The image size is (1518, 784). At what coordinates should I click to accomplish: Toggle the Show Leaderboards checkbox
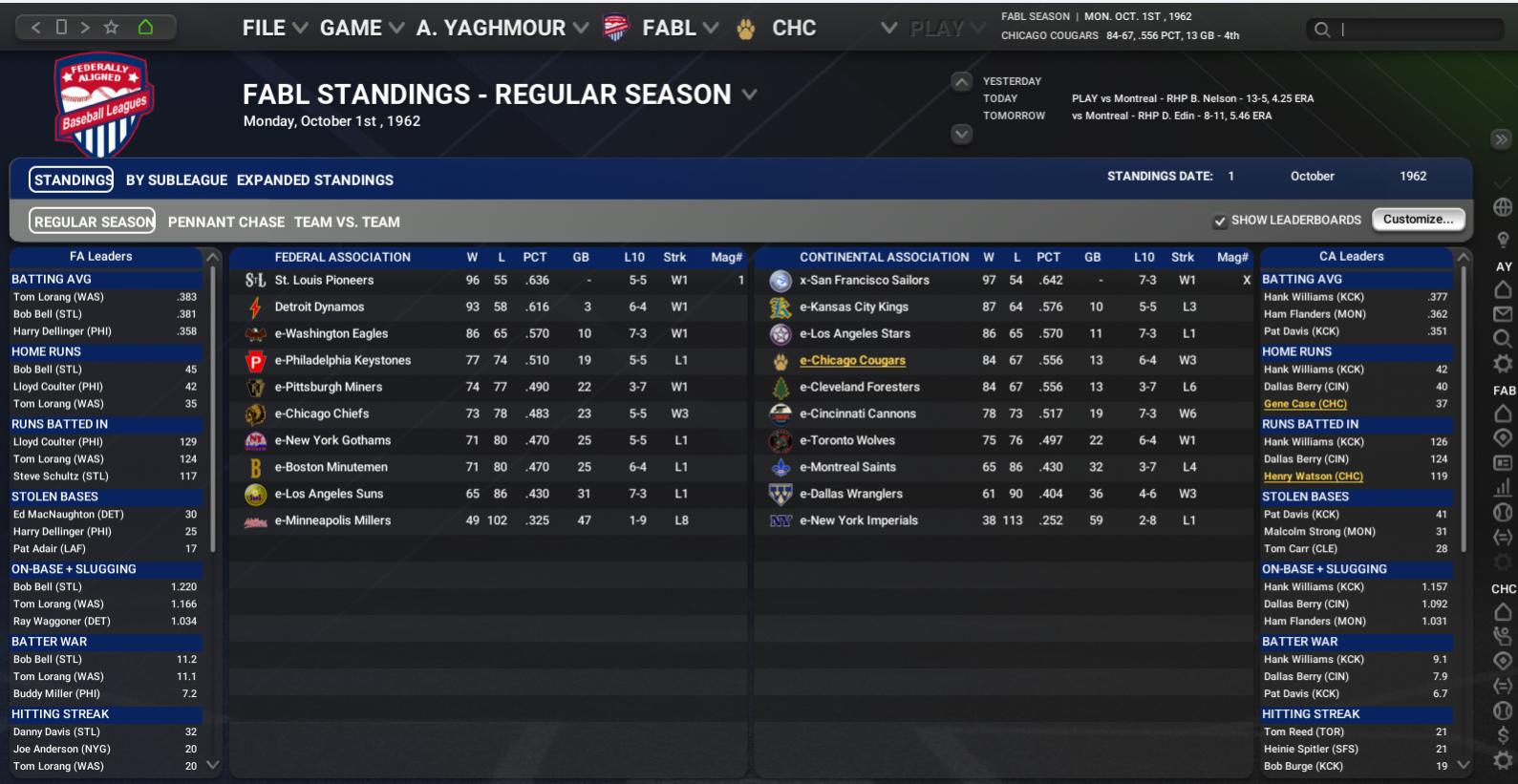1220,222
